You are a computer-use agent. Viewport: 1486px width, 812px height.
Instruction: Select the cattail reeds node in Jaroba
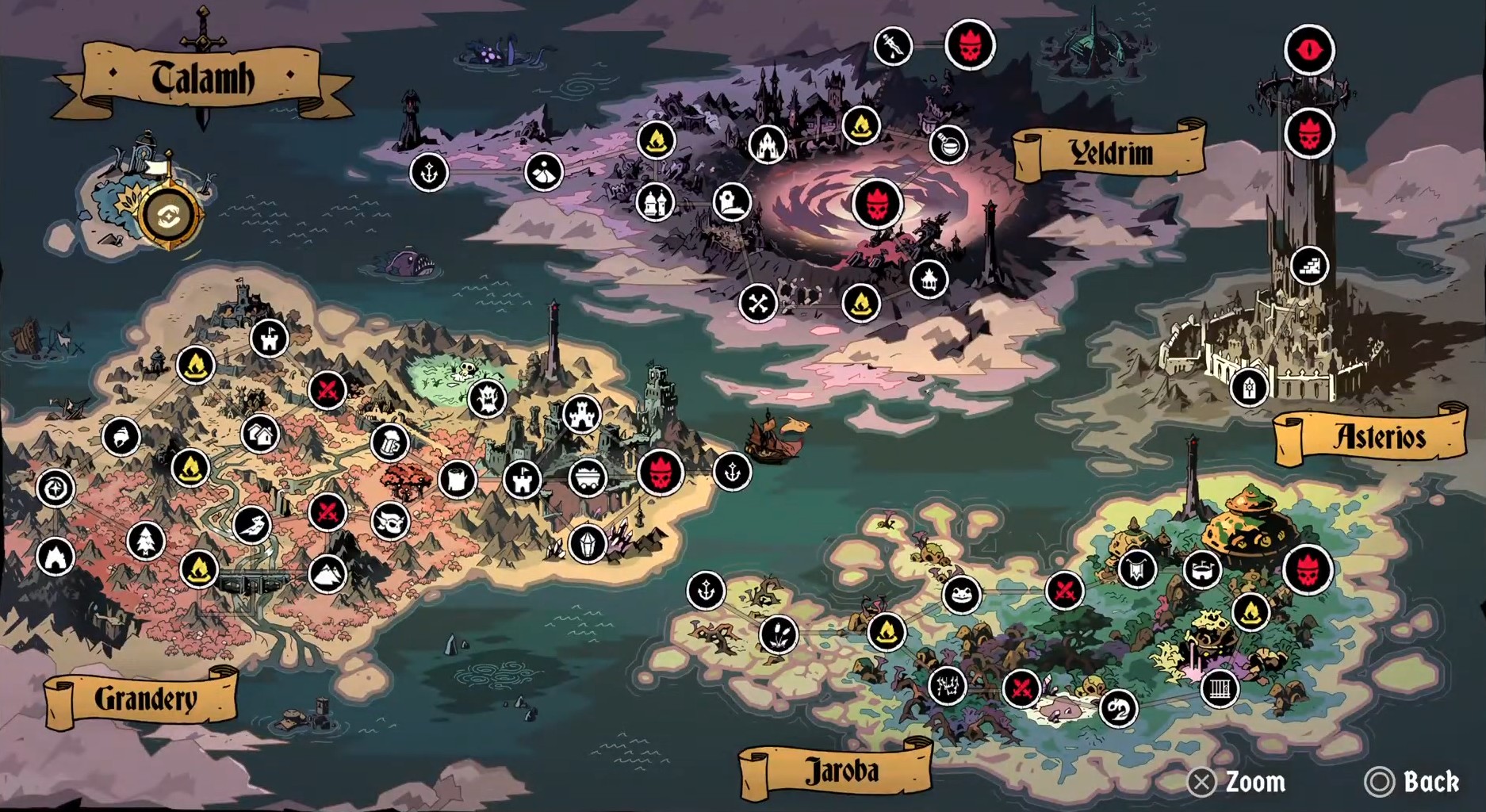778,634
